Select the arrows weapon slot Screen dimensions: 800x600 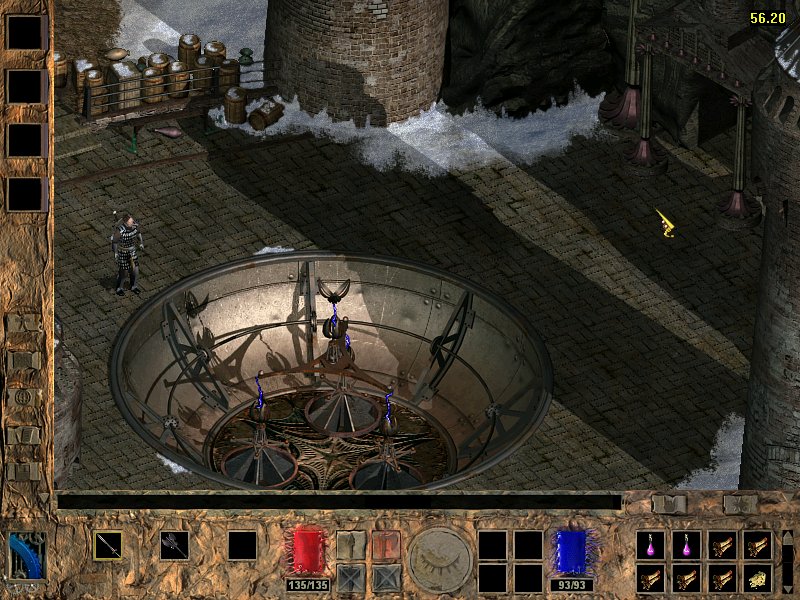(174, 545)
